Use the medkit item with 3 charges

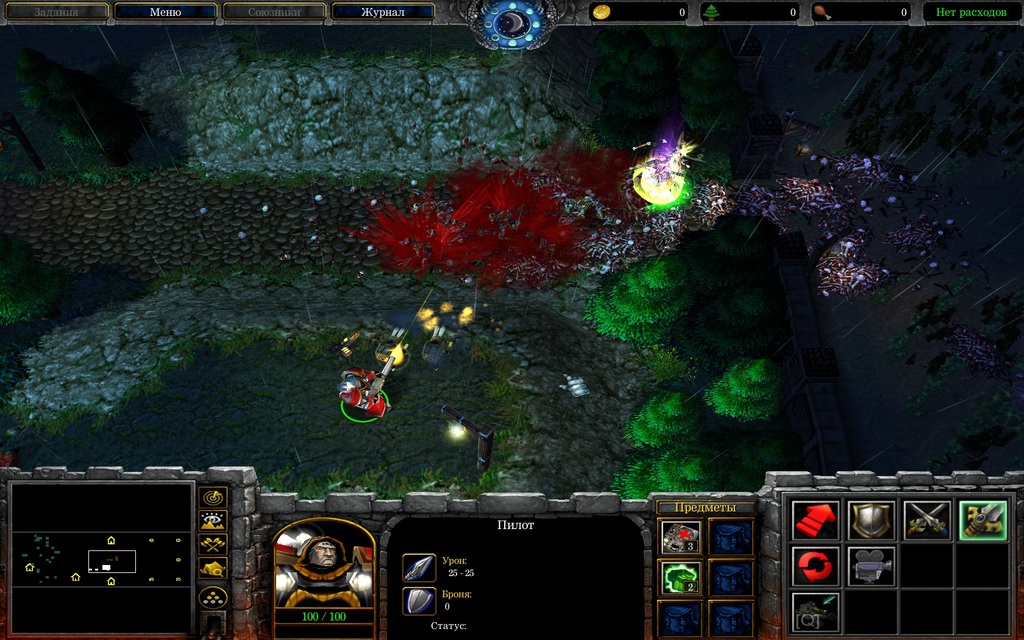pos(681,538)
